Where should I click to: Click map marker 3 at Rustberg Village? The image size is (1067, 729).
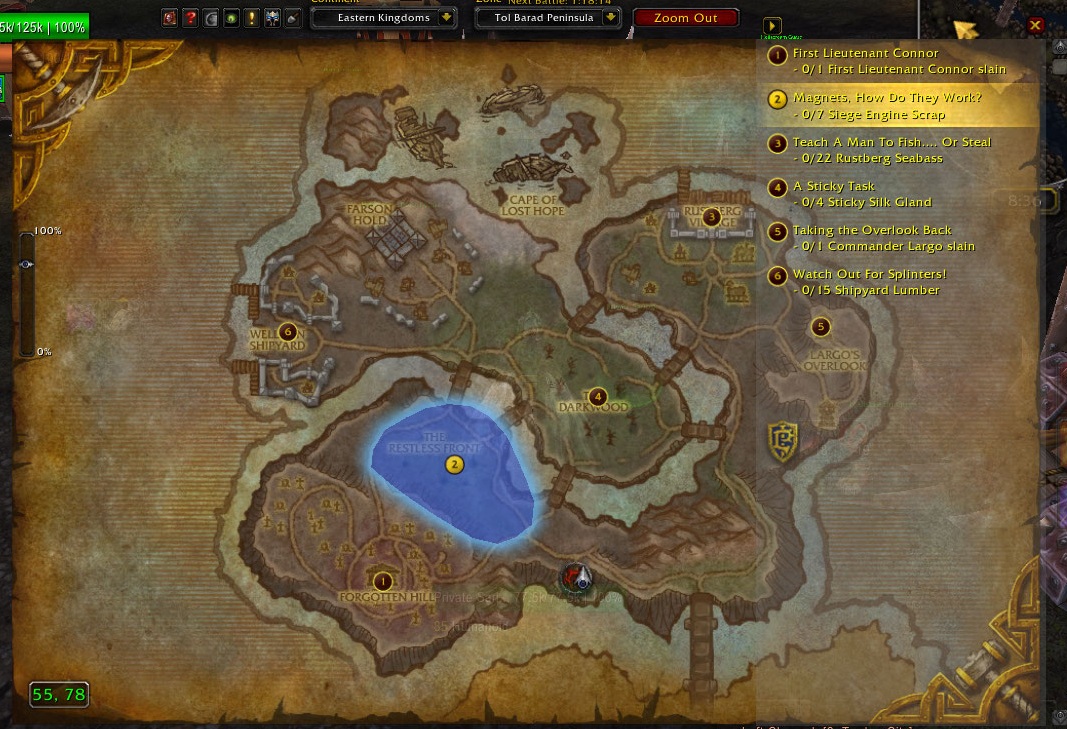point(711,217)
